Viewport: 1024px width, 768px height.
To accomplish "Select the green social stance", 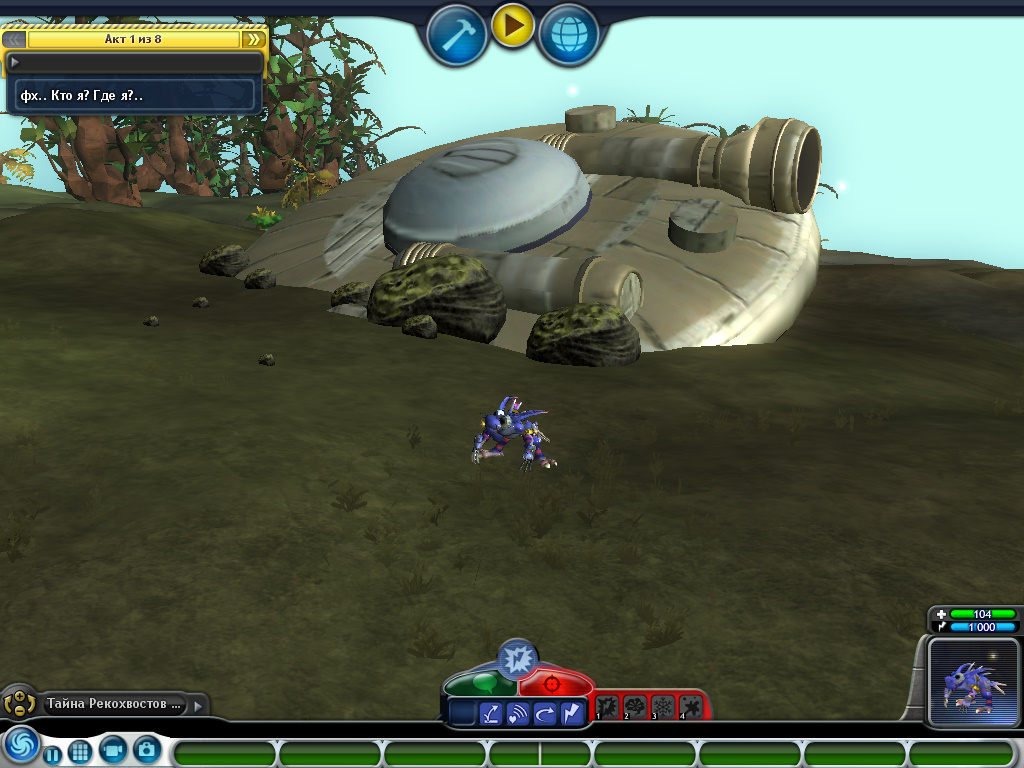I will tap(481, 684).
